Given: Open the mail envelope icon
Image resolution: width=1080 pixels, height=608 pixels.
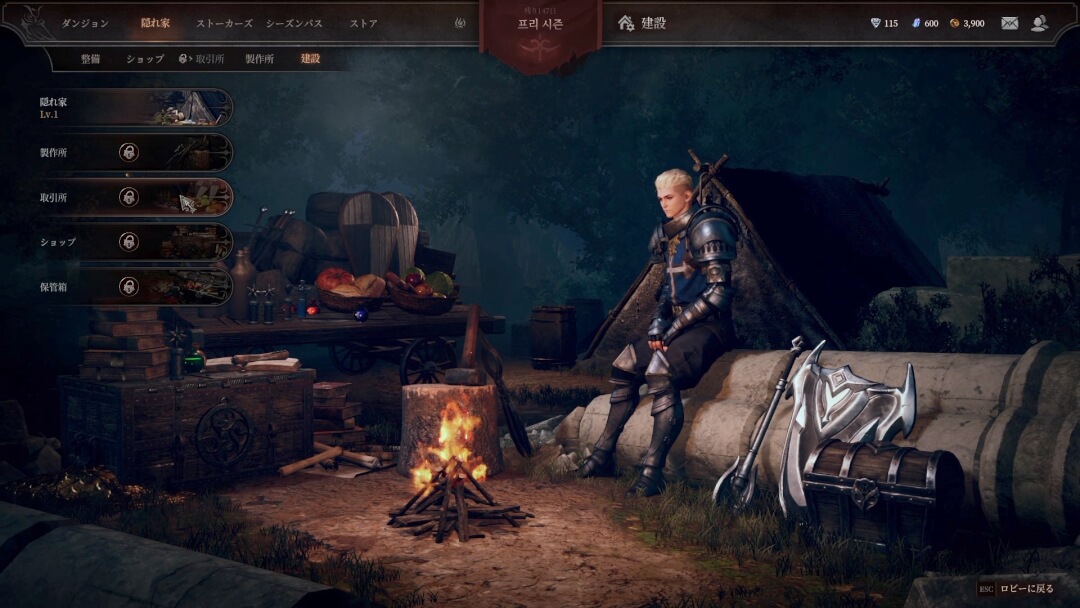Looking at the screenshot, I should 1009,23.
